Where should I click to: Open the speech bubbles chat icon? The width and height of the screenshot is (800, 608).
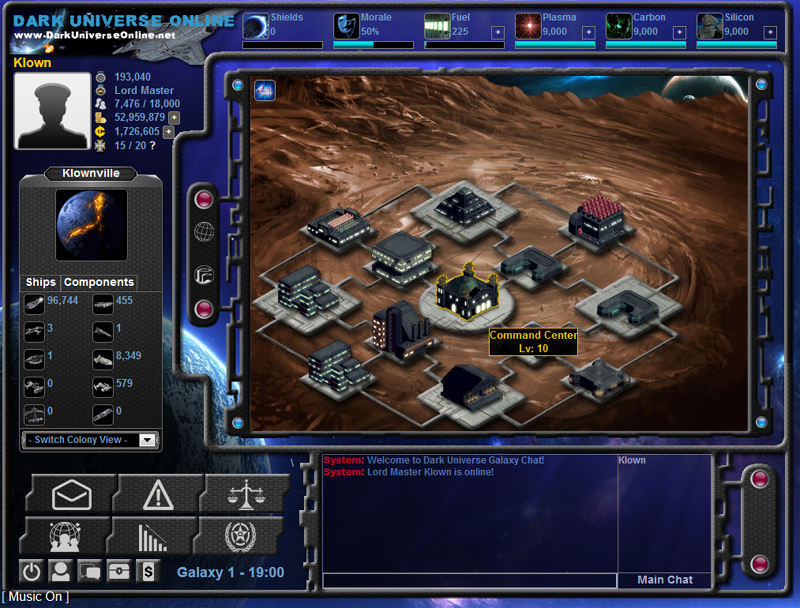90,571
